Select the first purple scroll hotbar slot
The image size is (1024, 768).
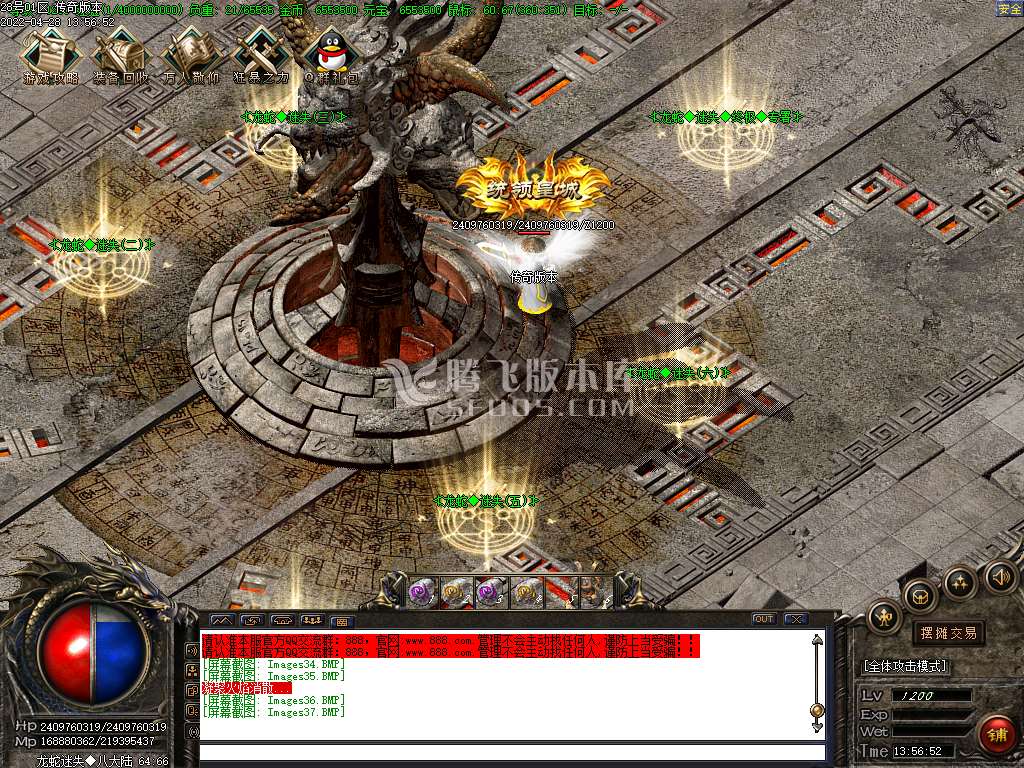423,593
